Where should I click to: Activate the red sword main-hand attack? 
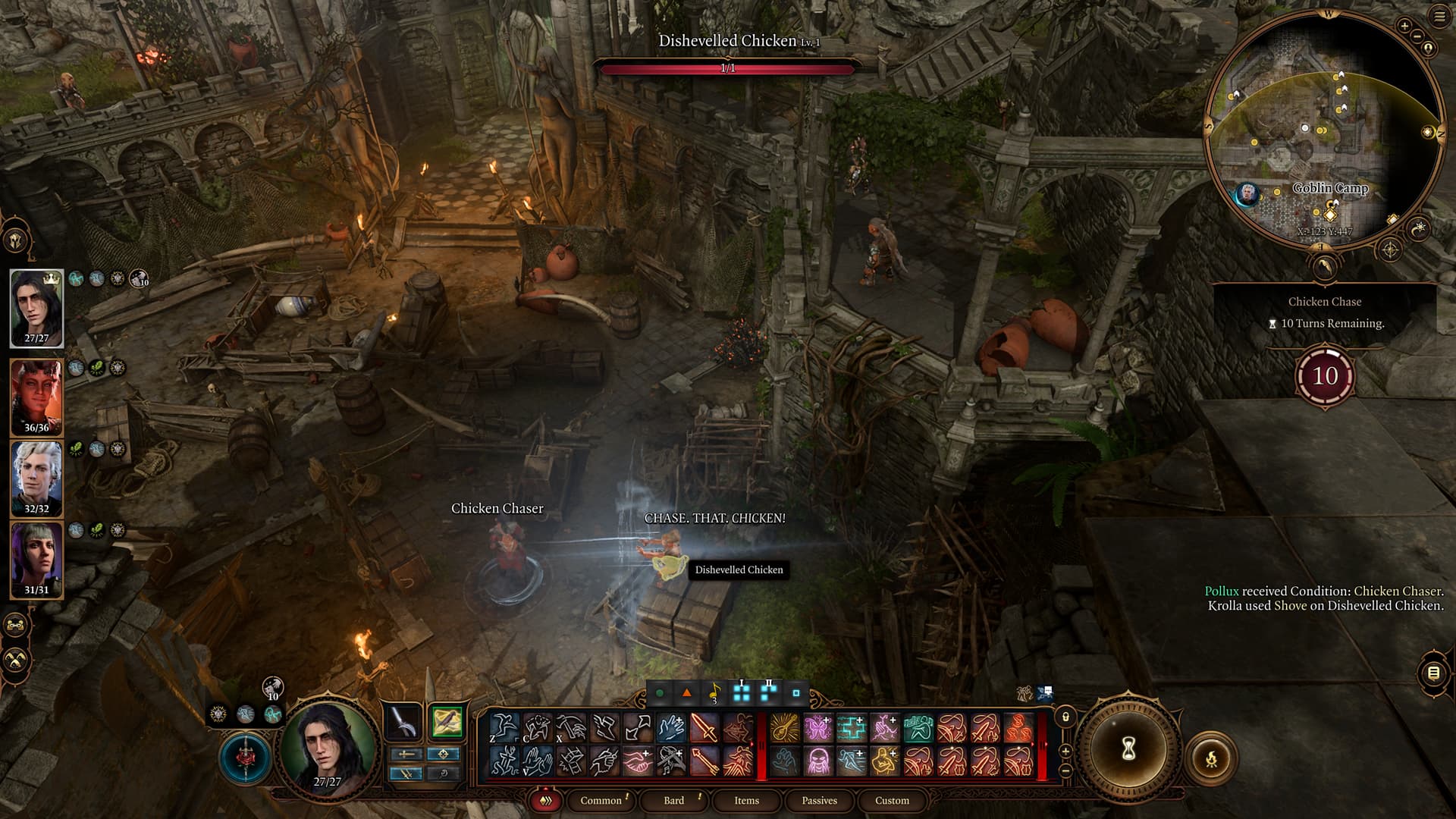point(704,729)
